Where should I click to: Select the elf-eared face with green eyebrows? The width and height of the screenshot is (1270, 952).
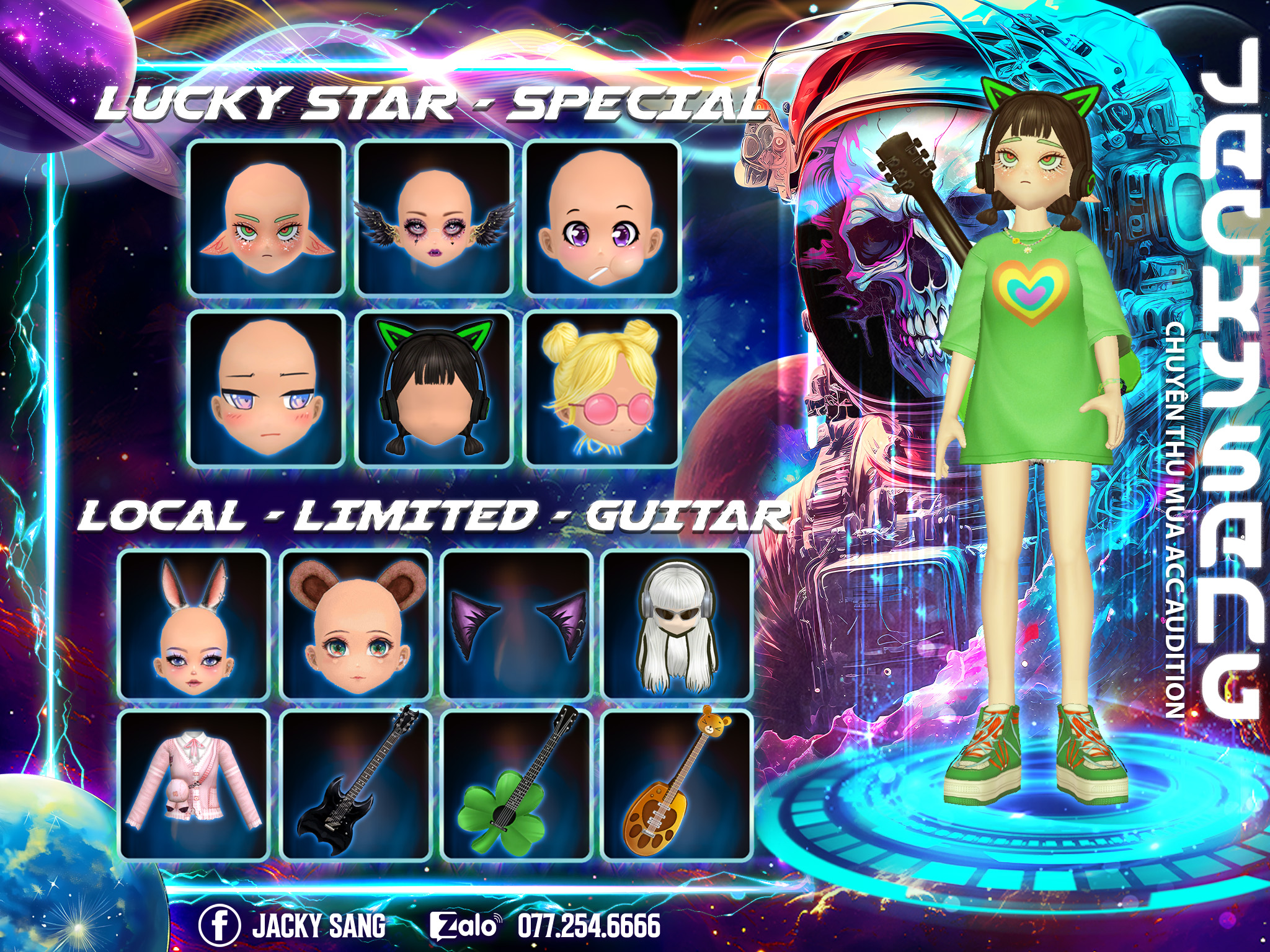(266, 218)
